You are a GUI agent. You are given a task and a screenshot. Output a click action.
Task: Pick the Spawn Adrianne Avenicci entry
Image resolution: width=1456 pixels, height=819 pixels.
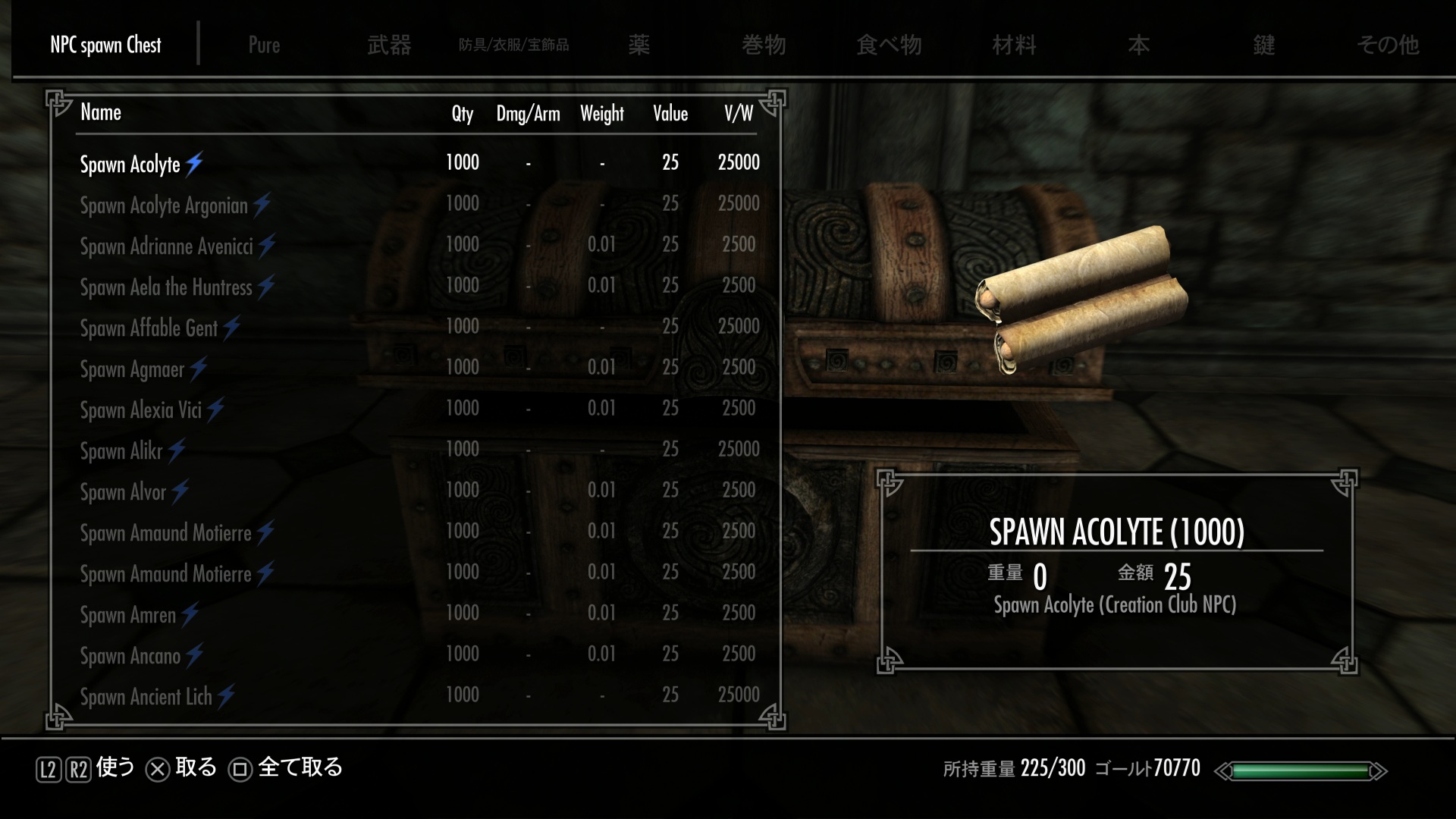click(x=167, y=246)
